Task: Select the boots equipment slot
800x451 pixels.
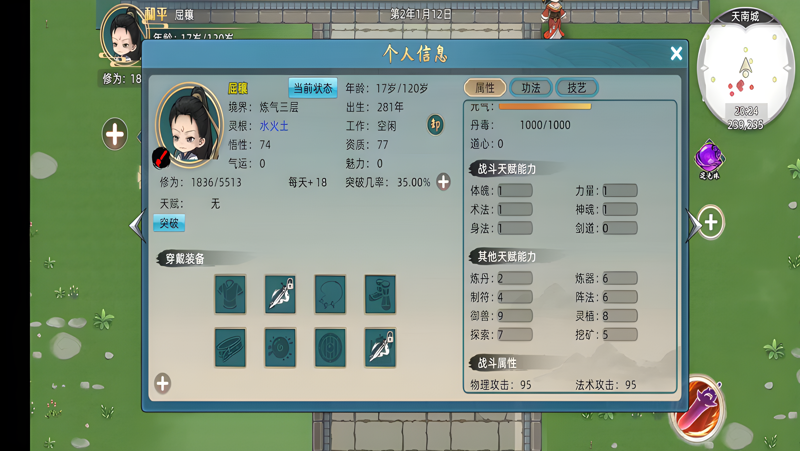Action: point(380,295)
